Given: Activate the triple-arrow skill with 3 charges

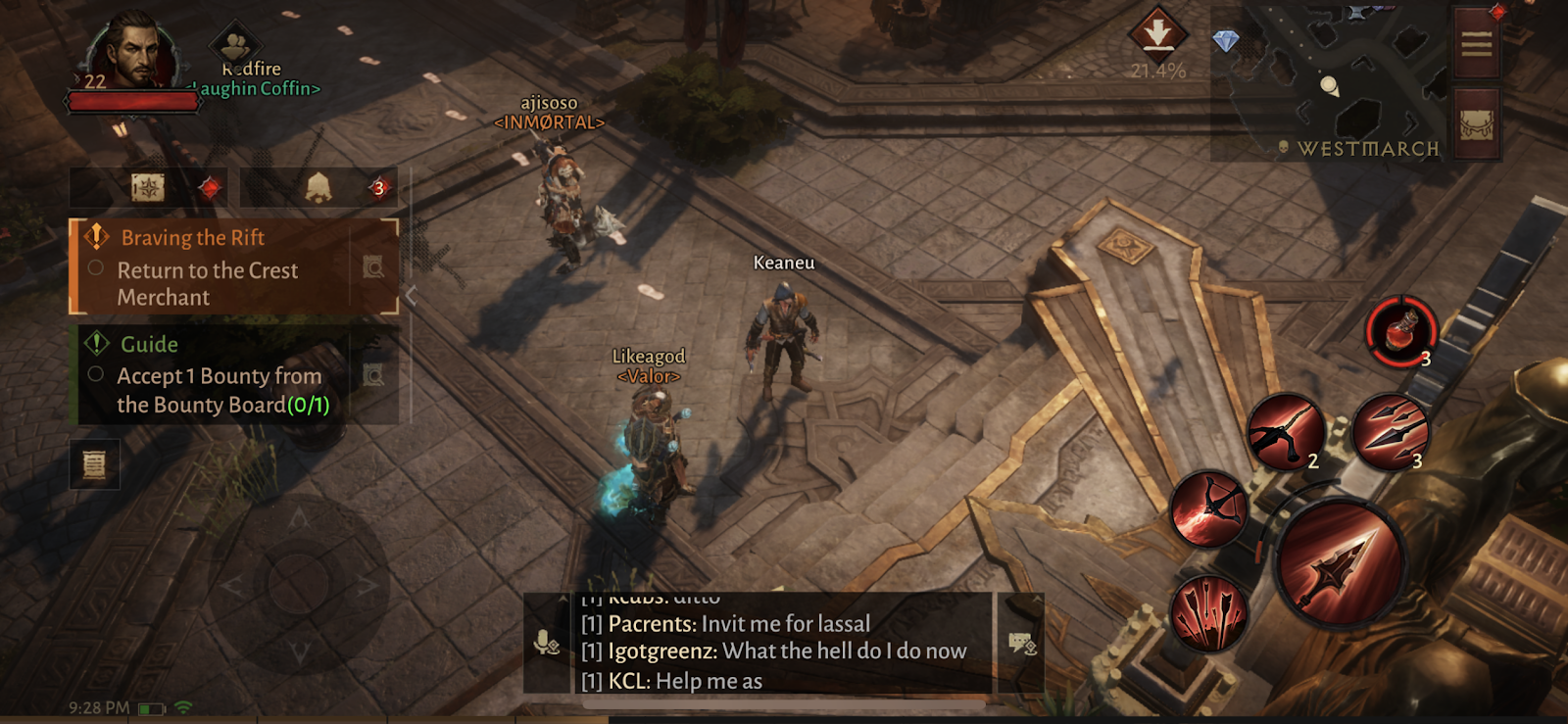Looking at the screenshot, I should (x=1390, y=430).
